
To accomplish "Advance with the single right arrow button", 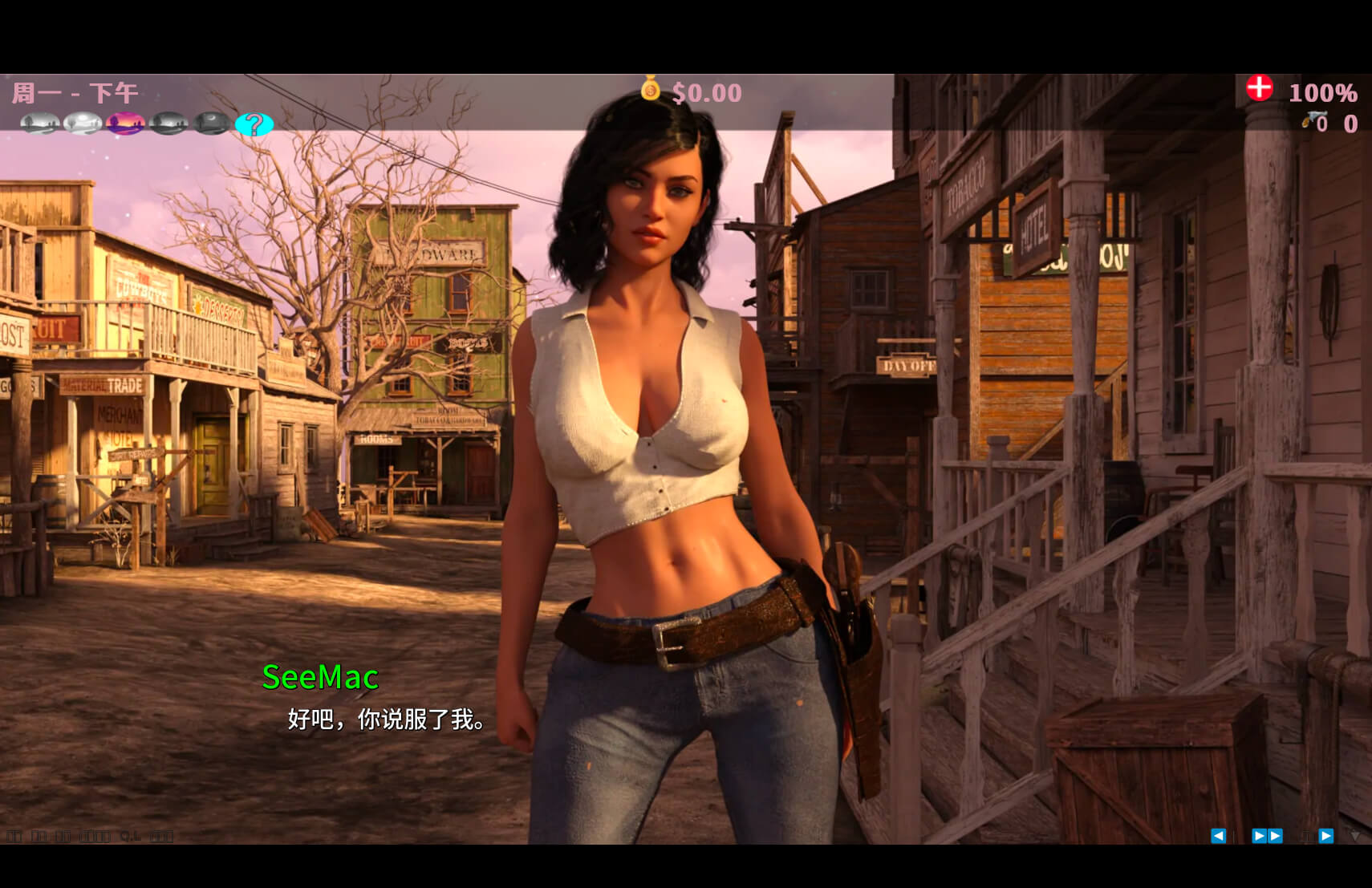I will coord(1325,836).
